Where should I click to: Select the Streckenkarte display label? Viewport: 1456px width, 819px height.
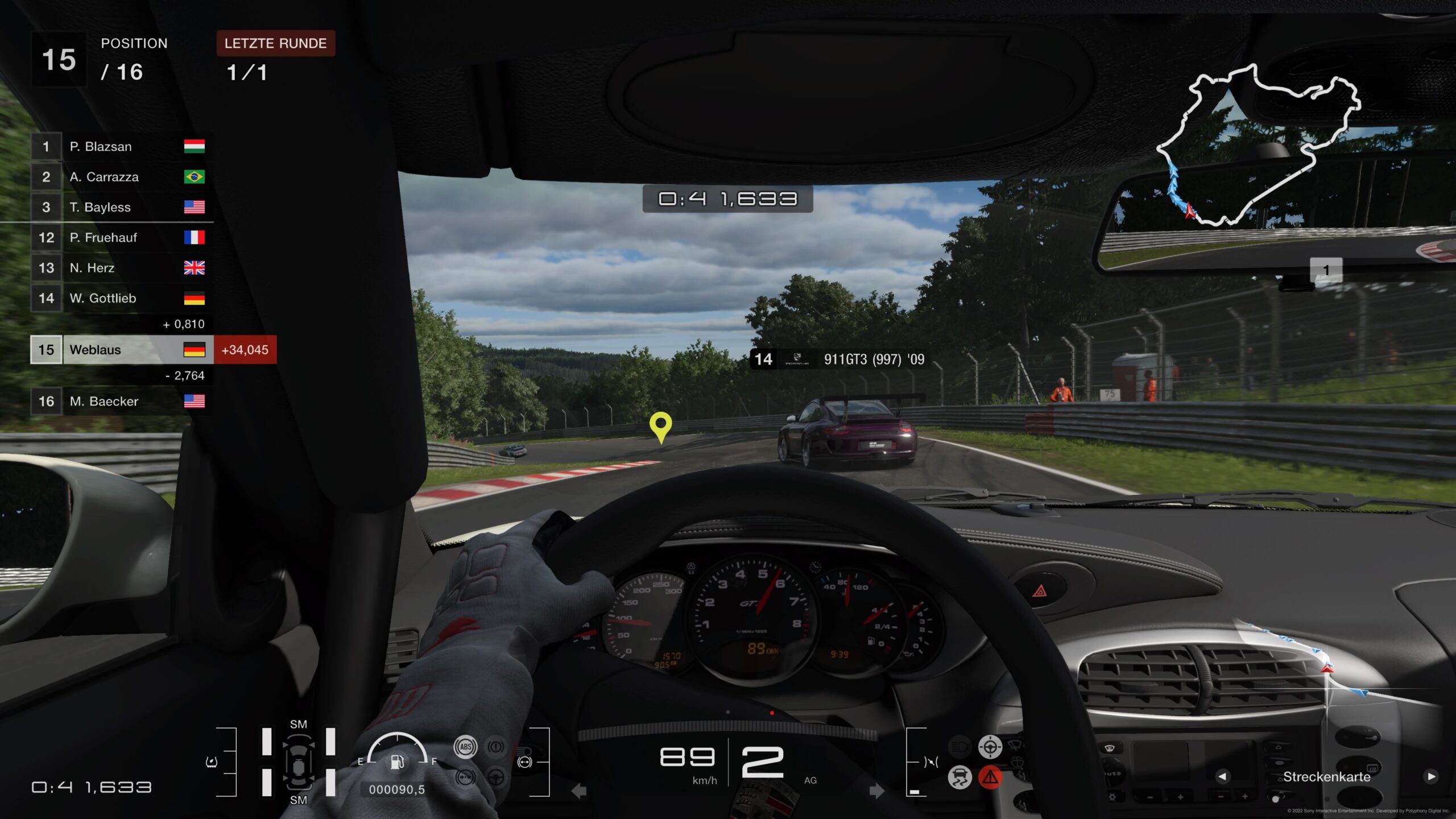tap(1326, 777)
